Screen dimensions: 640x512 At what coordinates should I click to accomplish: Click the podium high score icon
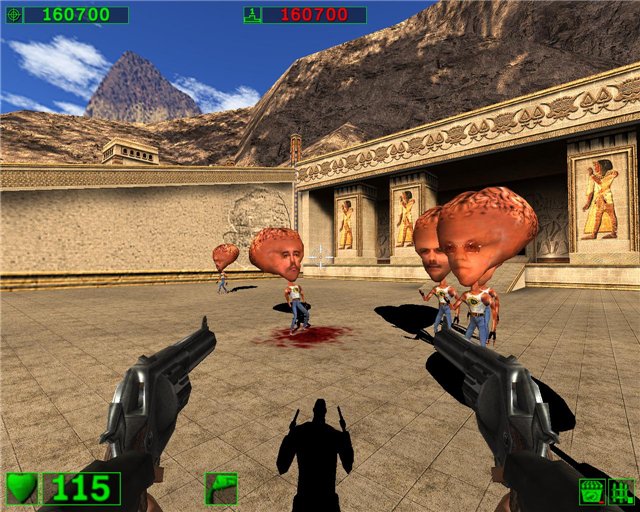tap(253, 15)
